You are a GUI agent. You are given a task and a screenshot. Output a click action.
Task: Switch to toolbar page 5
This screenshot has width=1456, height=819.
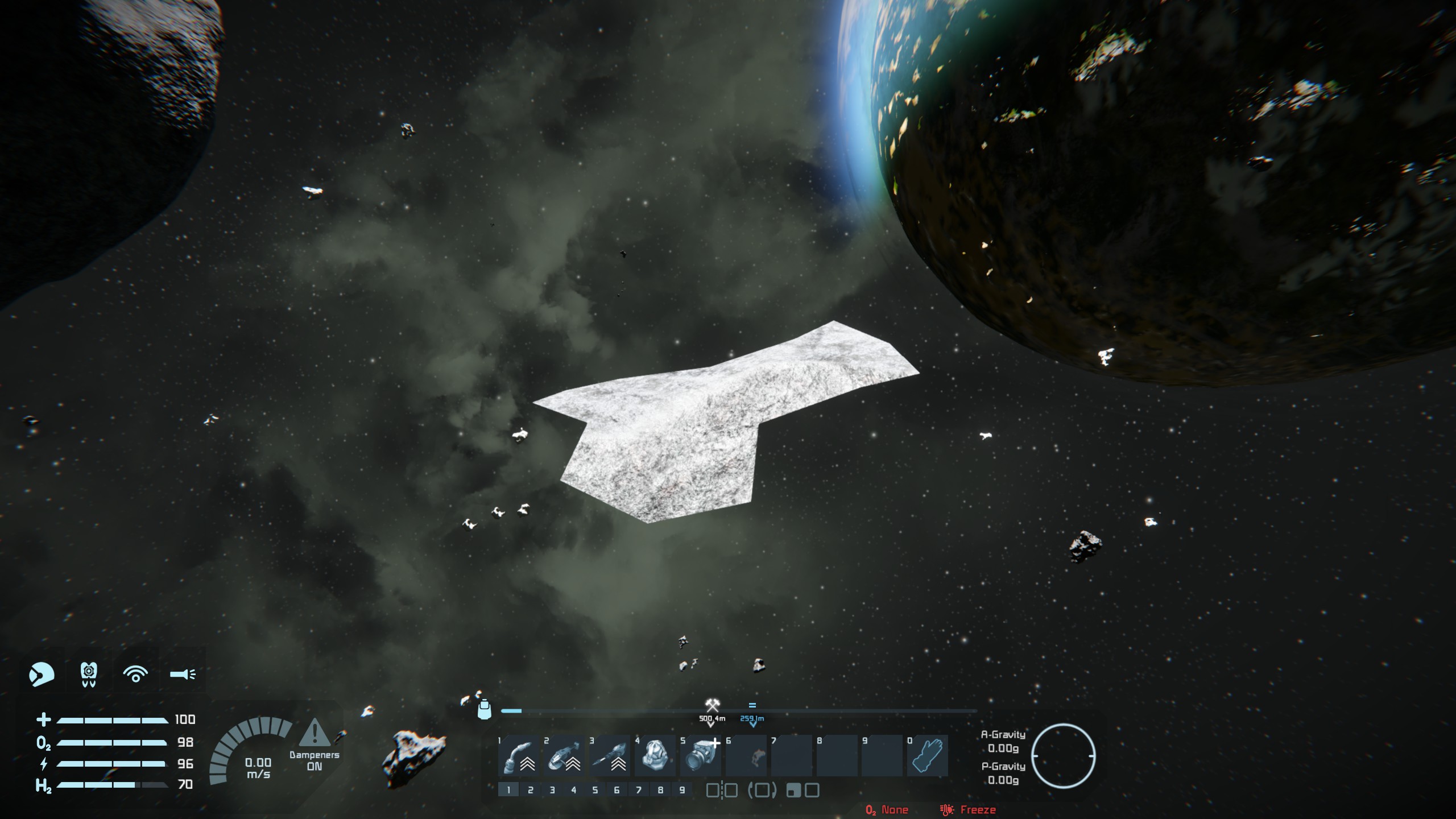595,790
